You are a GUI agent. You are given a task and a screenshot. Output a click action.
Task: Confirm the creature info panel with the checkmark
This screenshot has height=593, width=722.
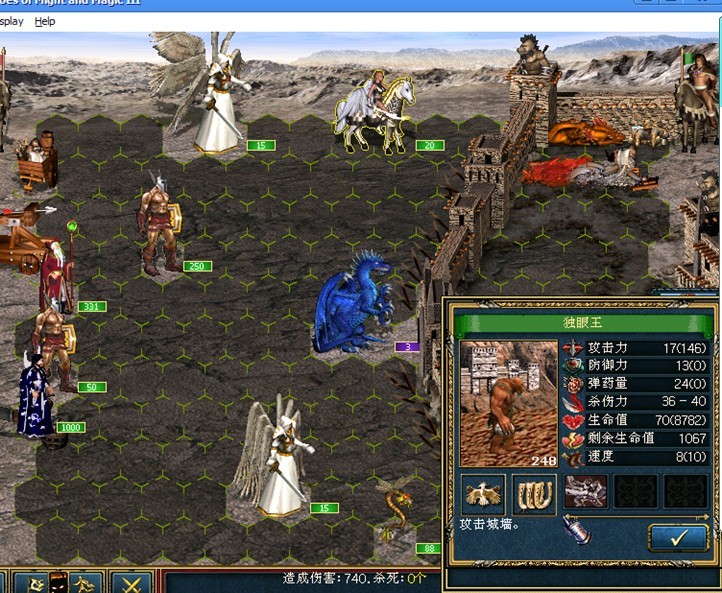coord(678,537)
